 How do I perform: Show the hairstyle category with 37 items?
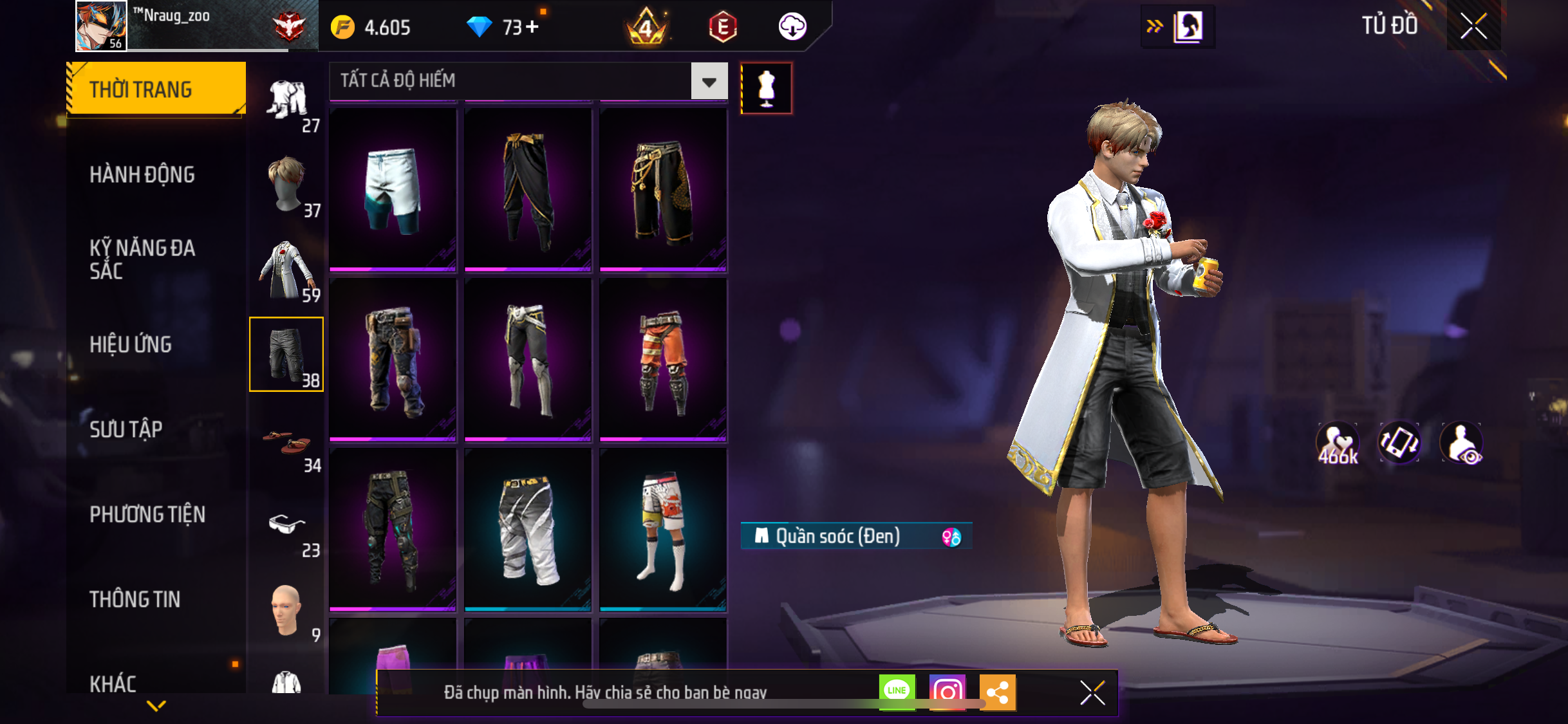[287, 185]
